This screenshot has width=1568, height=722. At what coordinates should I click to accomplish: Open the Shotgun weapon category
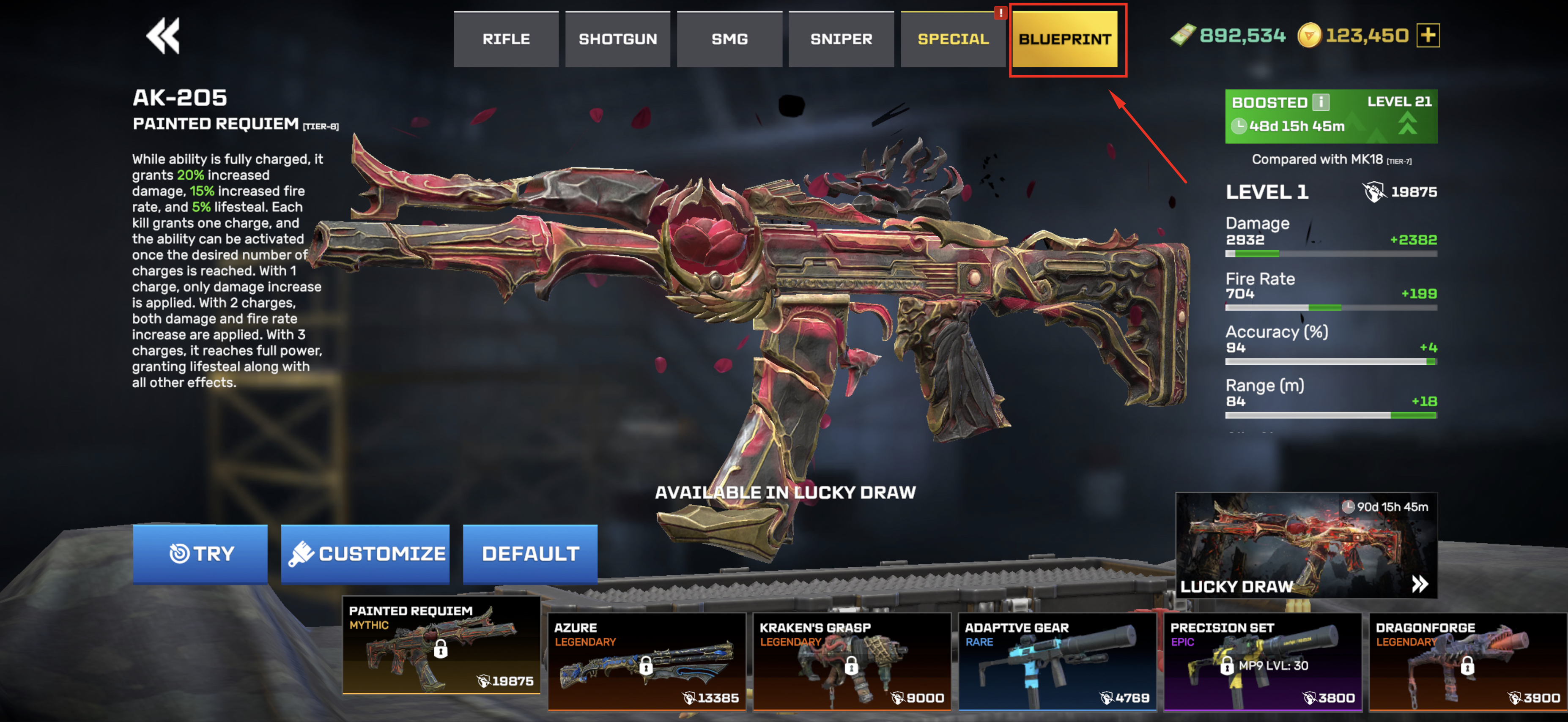tap(617, 39)
